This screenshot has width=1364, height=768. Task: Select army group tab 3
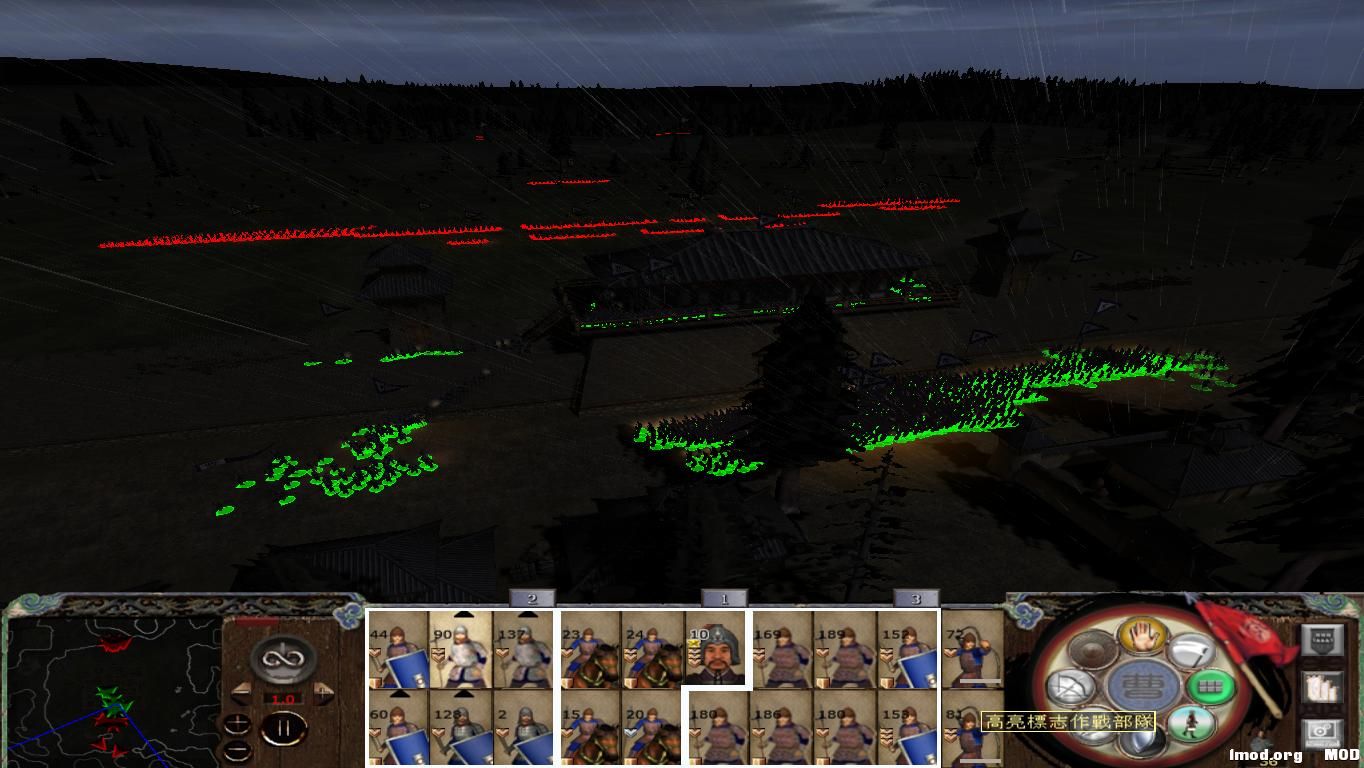pyautogui.click(x=915, y=598)
